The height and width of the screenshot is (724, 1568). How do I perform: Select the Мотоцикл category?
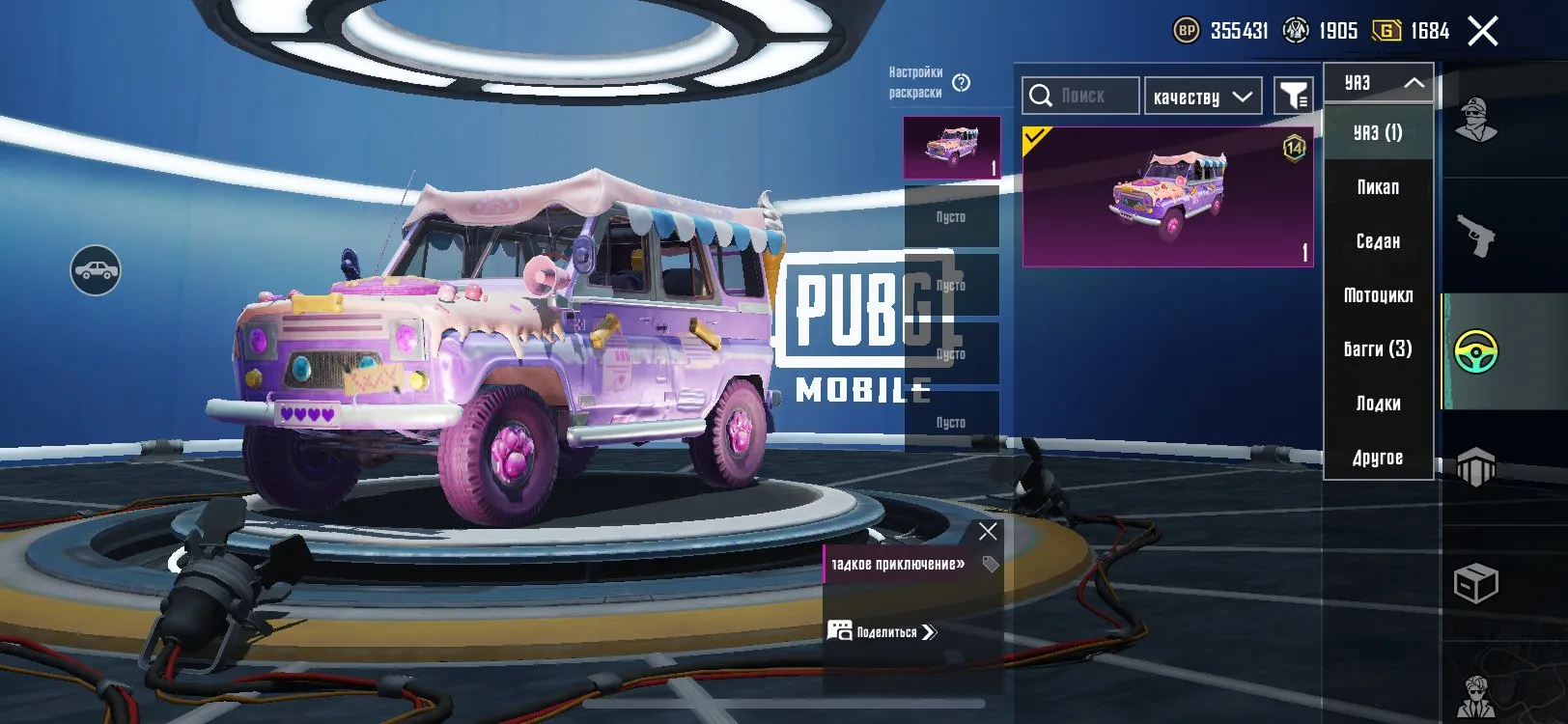[1379, 295]
